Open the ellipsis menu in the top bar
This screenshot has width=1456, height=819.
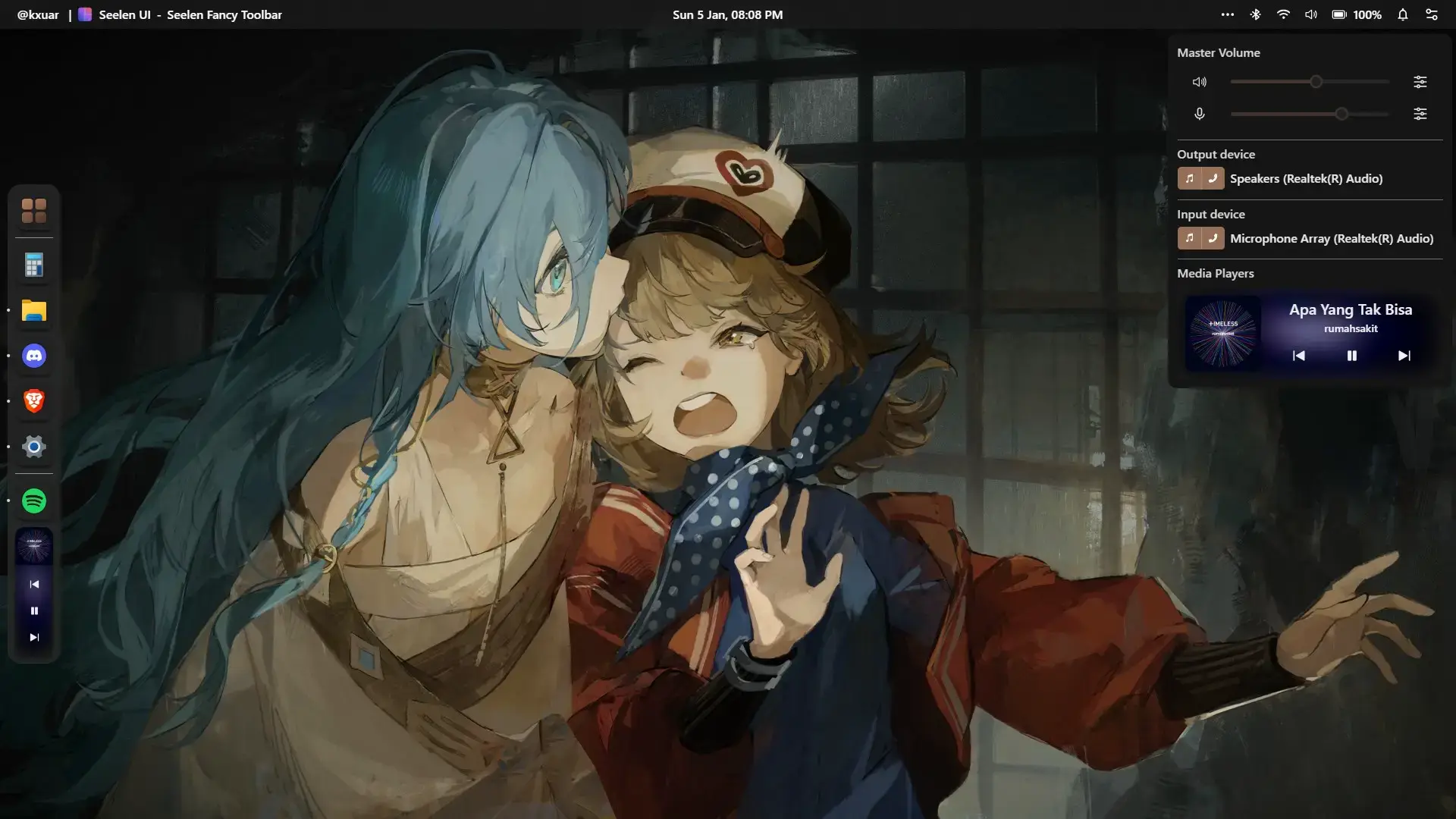[1228, 14]
